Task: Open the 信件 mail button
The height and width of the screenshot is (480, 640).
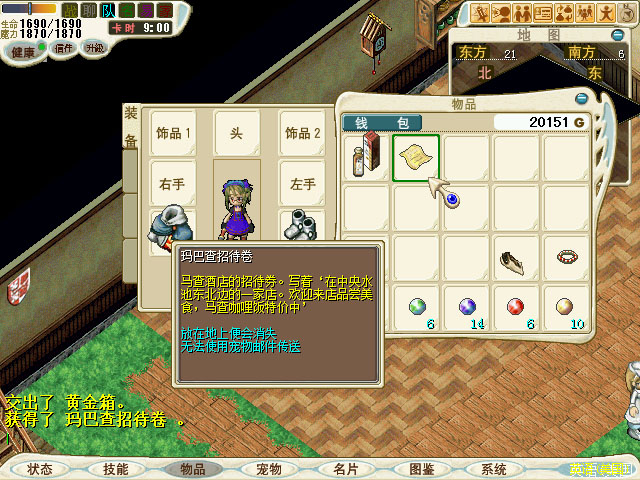Action: tap(62, 47)
